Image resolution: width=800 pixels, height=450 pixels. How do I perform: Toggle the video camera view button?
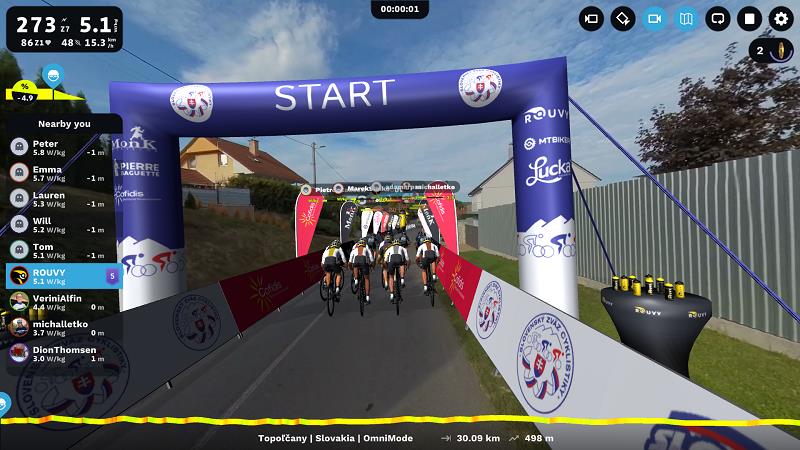(x=655, y=18)
